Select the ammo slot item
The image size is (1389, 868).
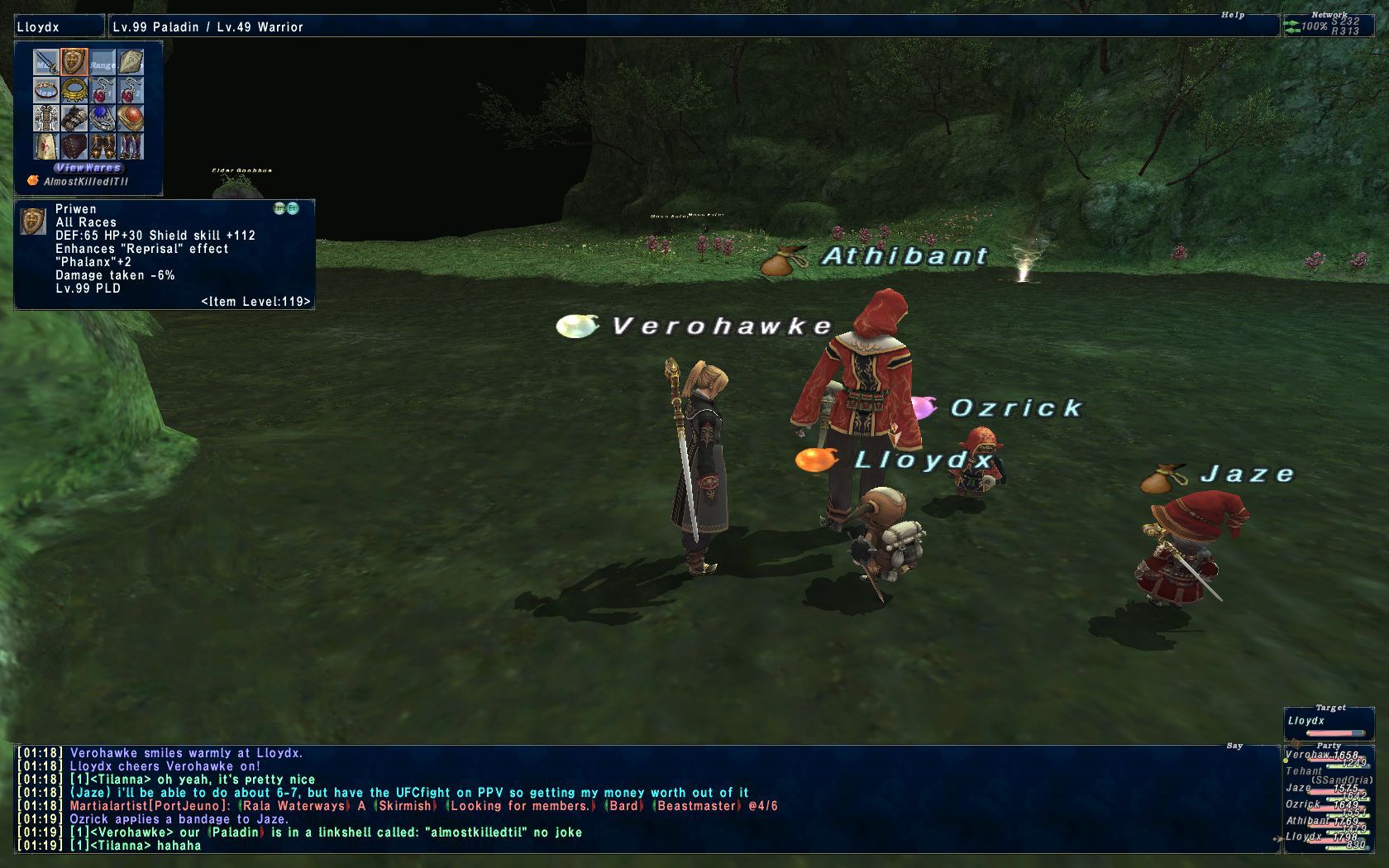tap(131, 62)
